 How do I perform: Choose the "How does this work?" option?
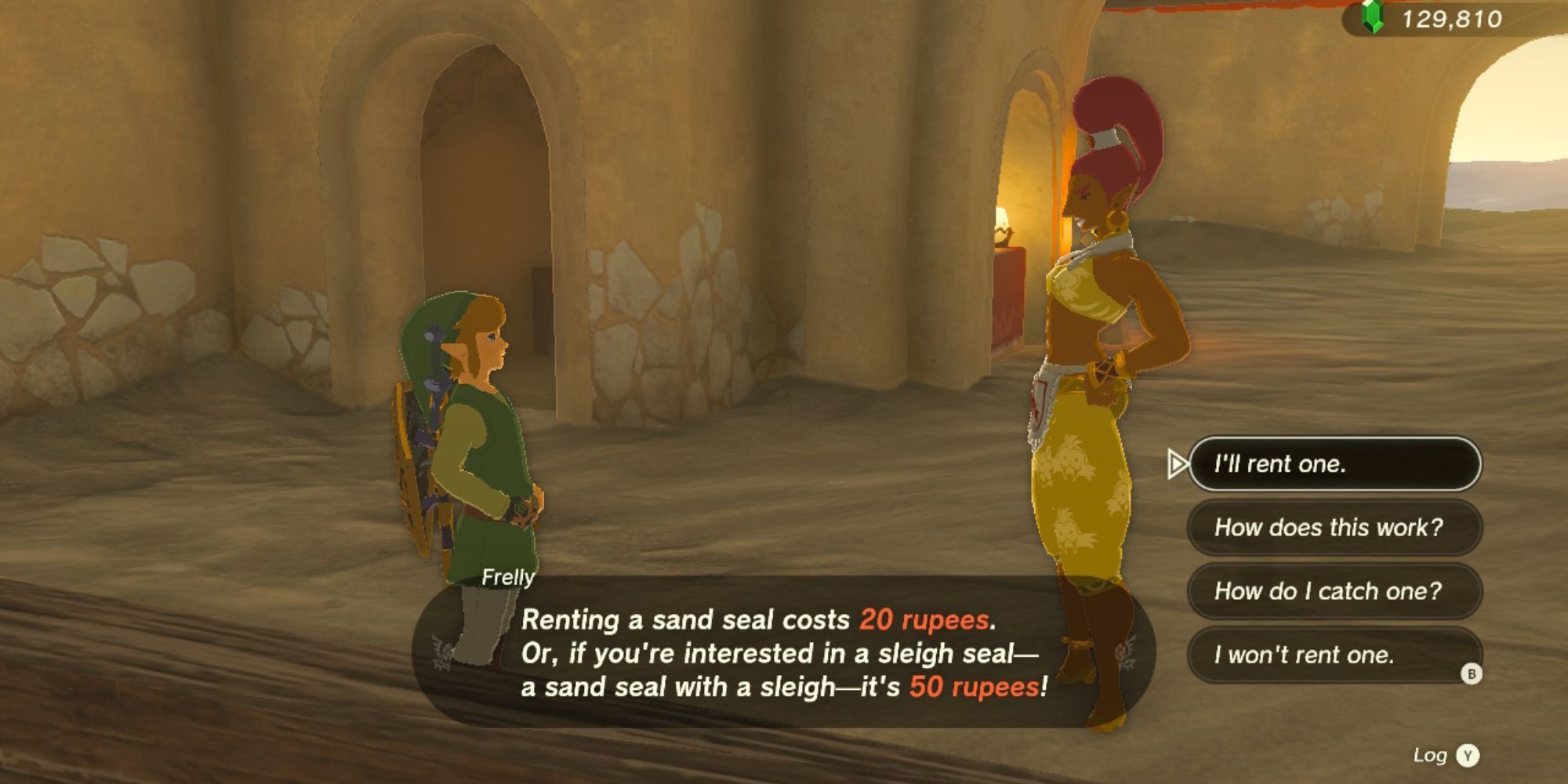pos(1333,528)
